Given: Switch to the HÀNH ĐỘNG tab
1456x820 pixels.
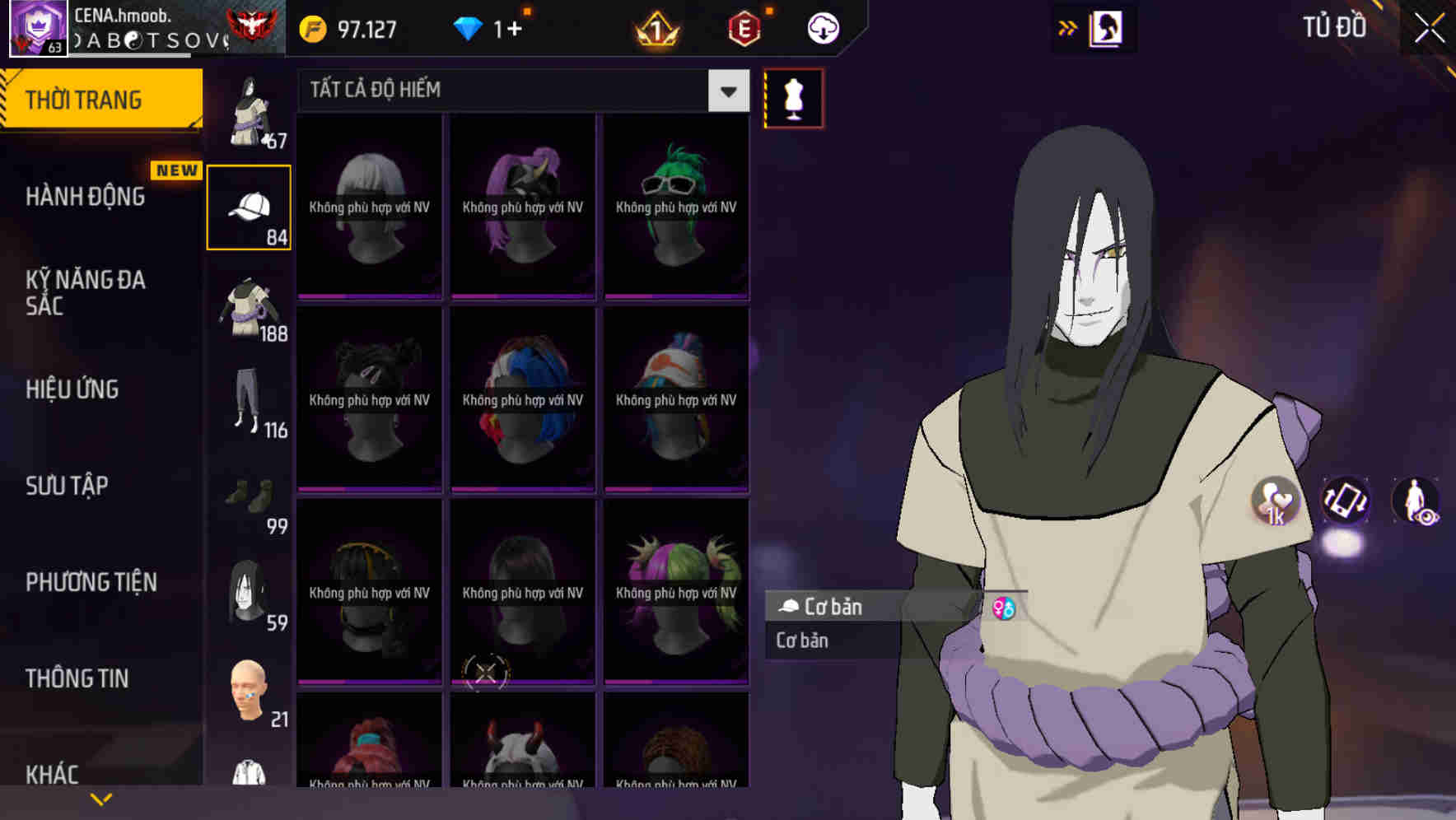Looking at the screenshot, I should [x=82, y=196].
